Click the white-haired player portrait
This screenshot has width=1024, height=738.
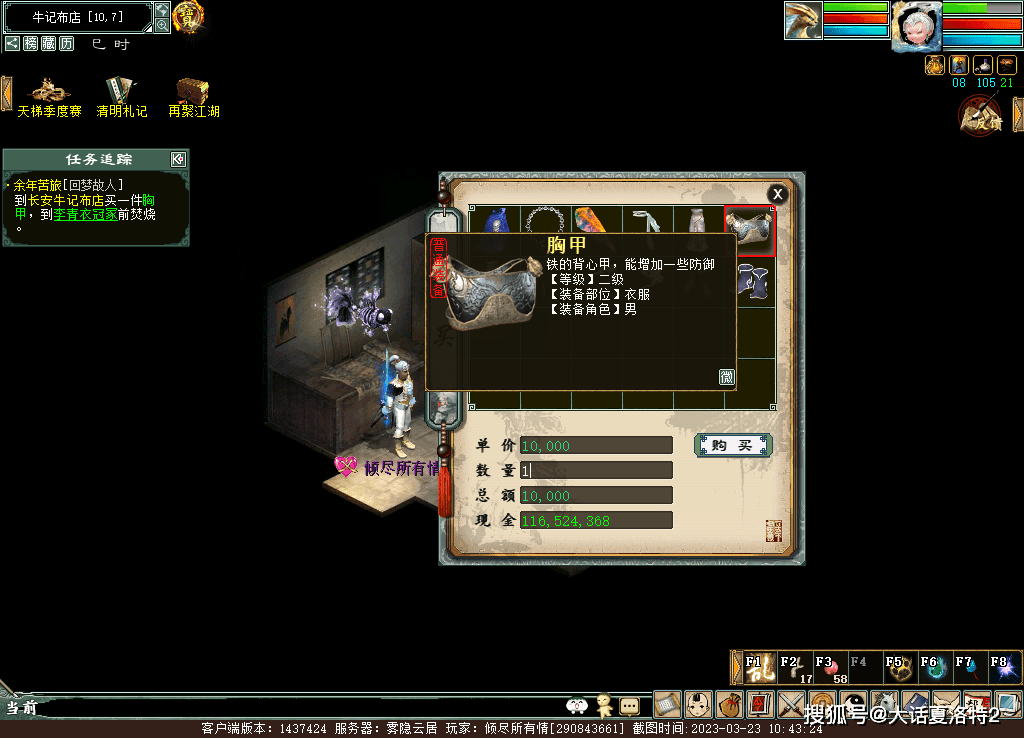916,25
